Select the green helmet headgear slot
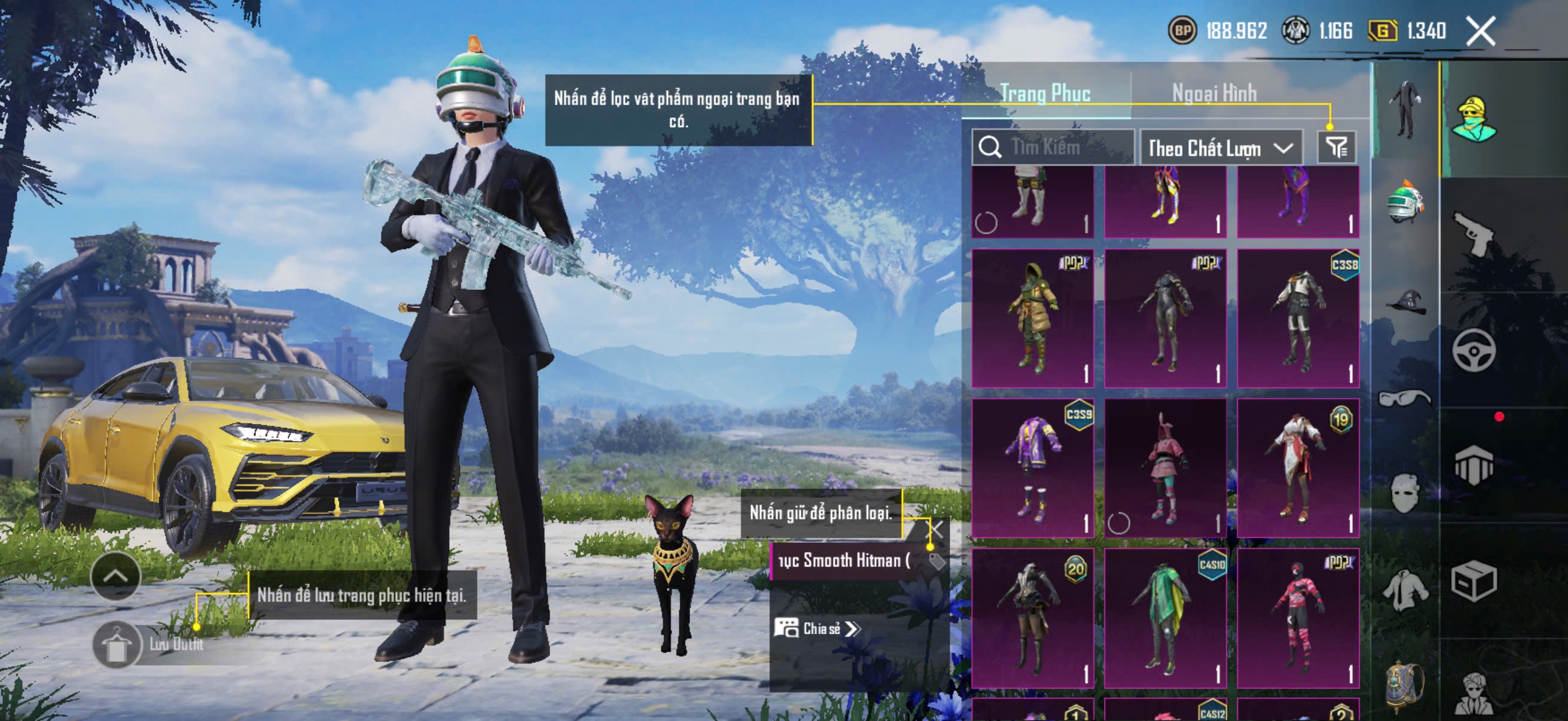 [x=1405, y=201]
